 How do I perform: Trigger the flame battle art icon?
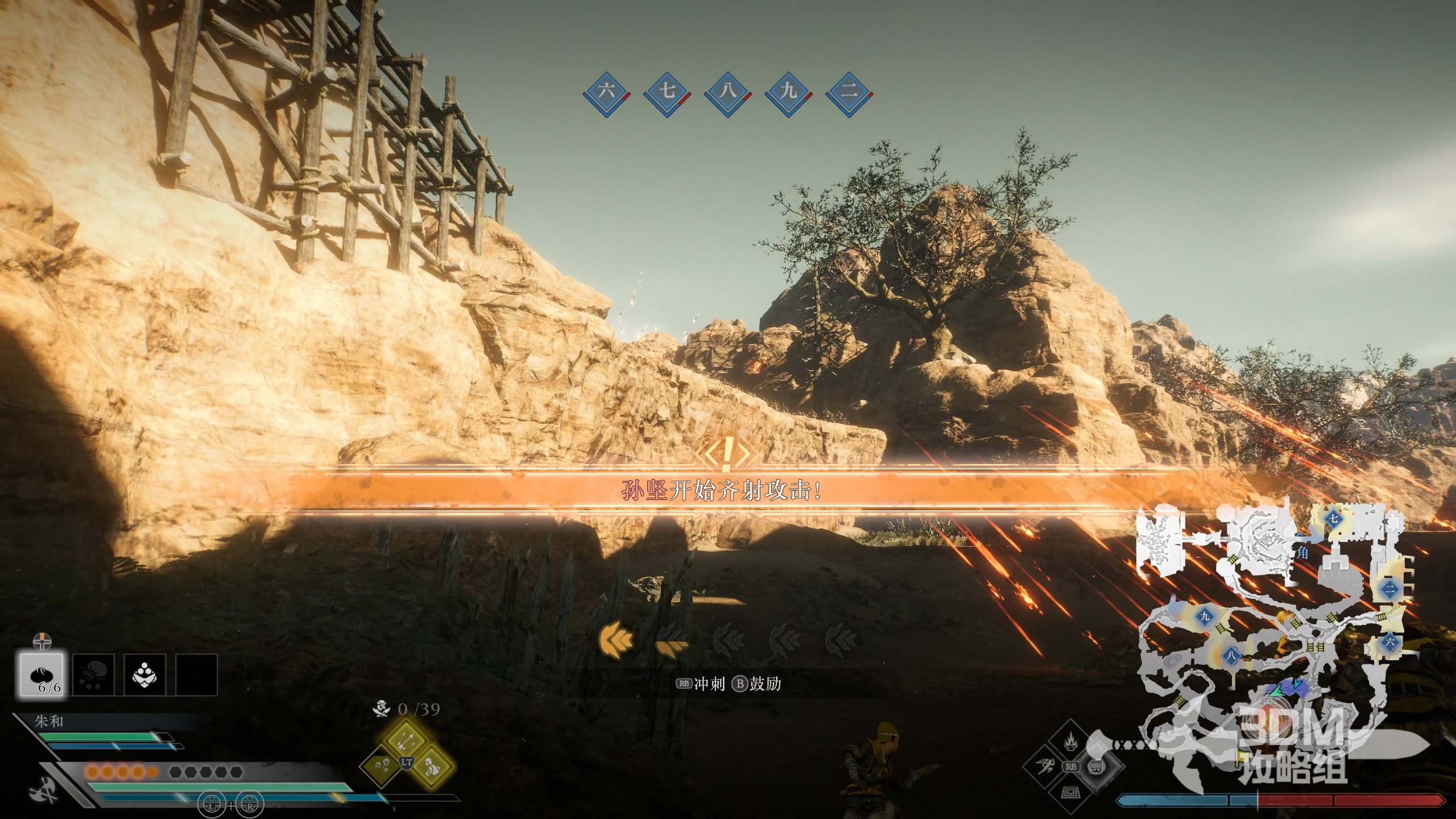click(x=1070, y=742)
